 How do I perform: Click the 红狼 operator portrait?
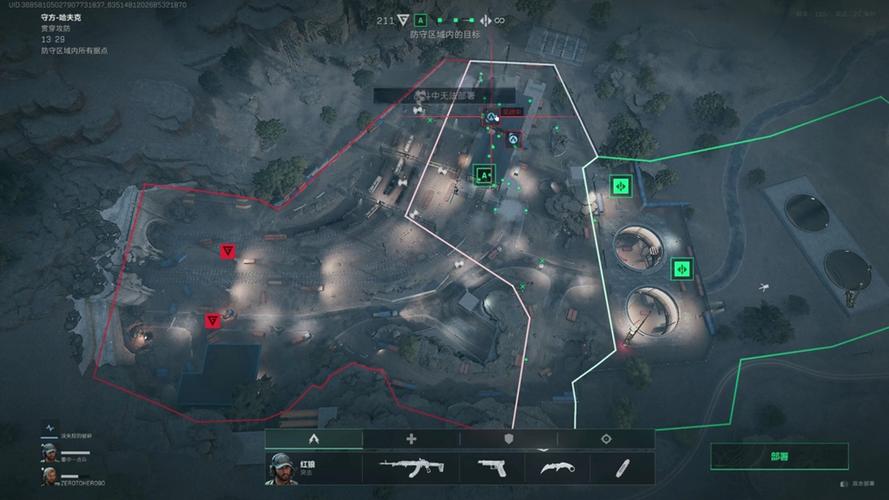[282, 467]
